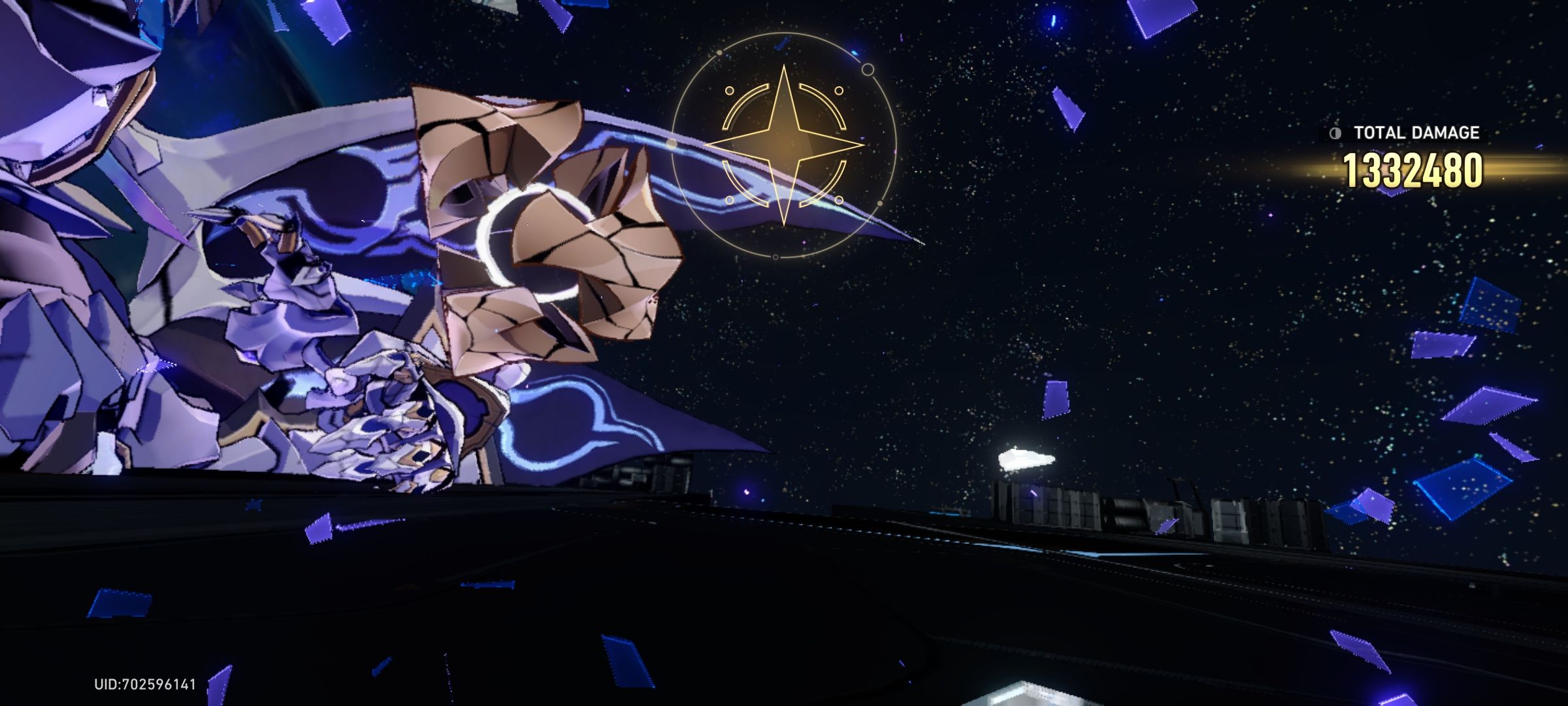1568x706 pixels.
Task: Select the TOTAL DAMAGE header label
Action: click(x=1416, y=133)
